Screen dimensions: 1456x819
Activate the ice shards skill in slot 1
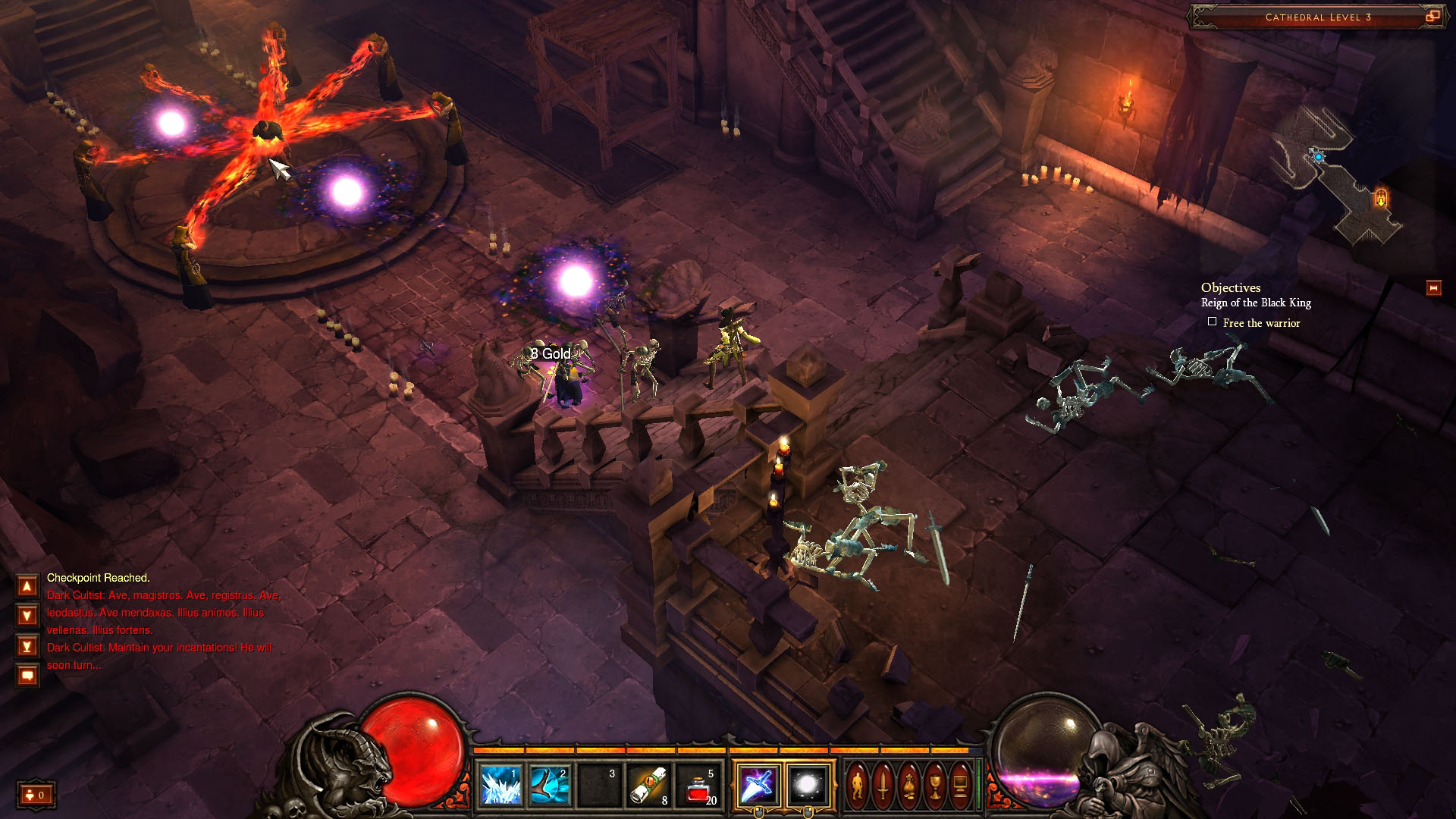(x=500, y=785)
